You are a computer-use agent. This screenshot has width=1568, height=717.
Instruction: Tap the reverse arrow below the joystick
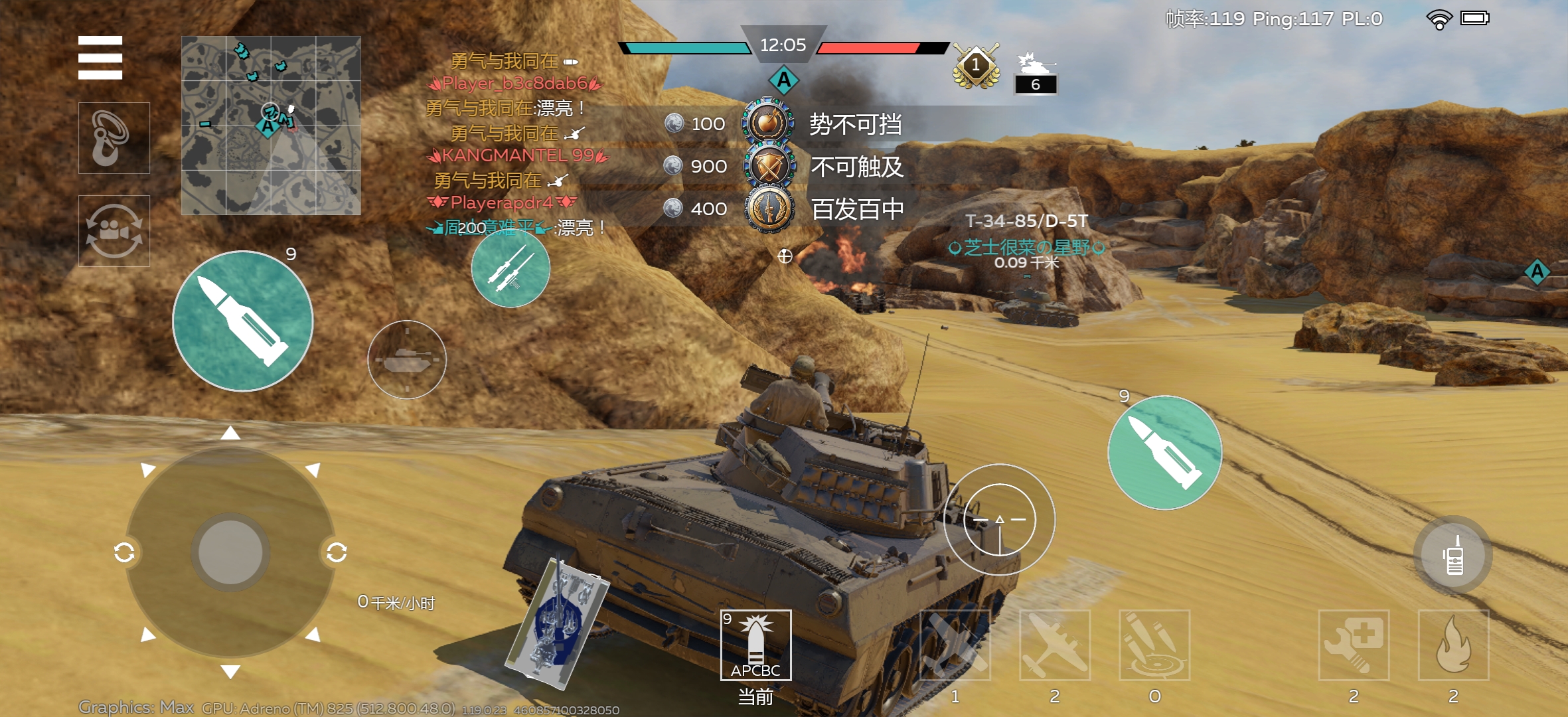tap(230, 672)
